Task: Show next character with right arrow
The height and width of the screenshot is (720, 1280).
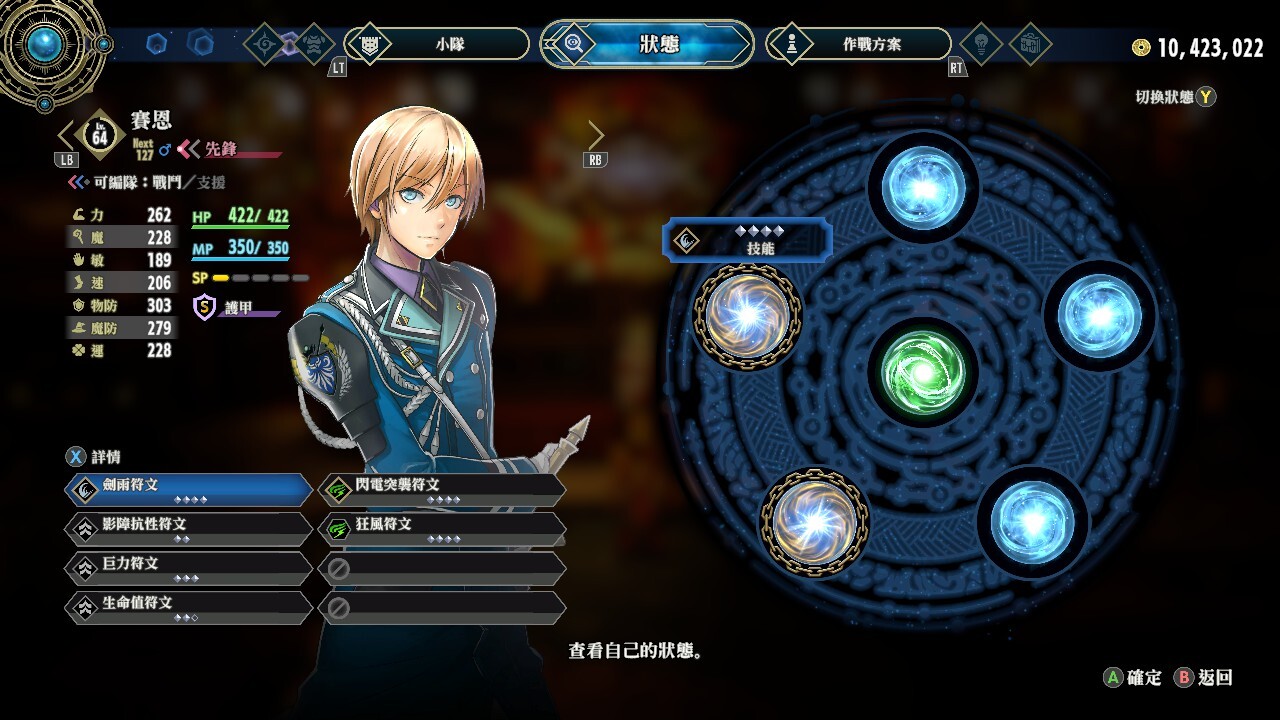Action: pos(596,135)
